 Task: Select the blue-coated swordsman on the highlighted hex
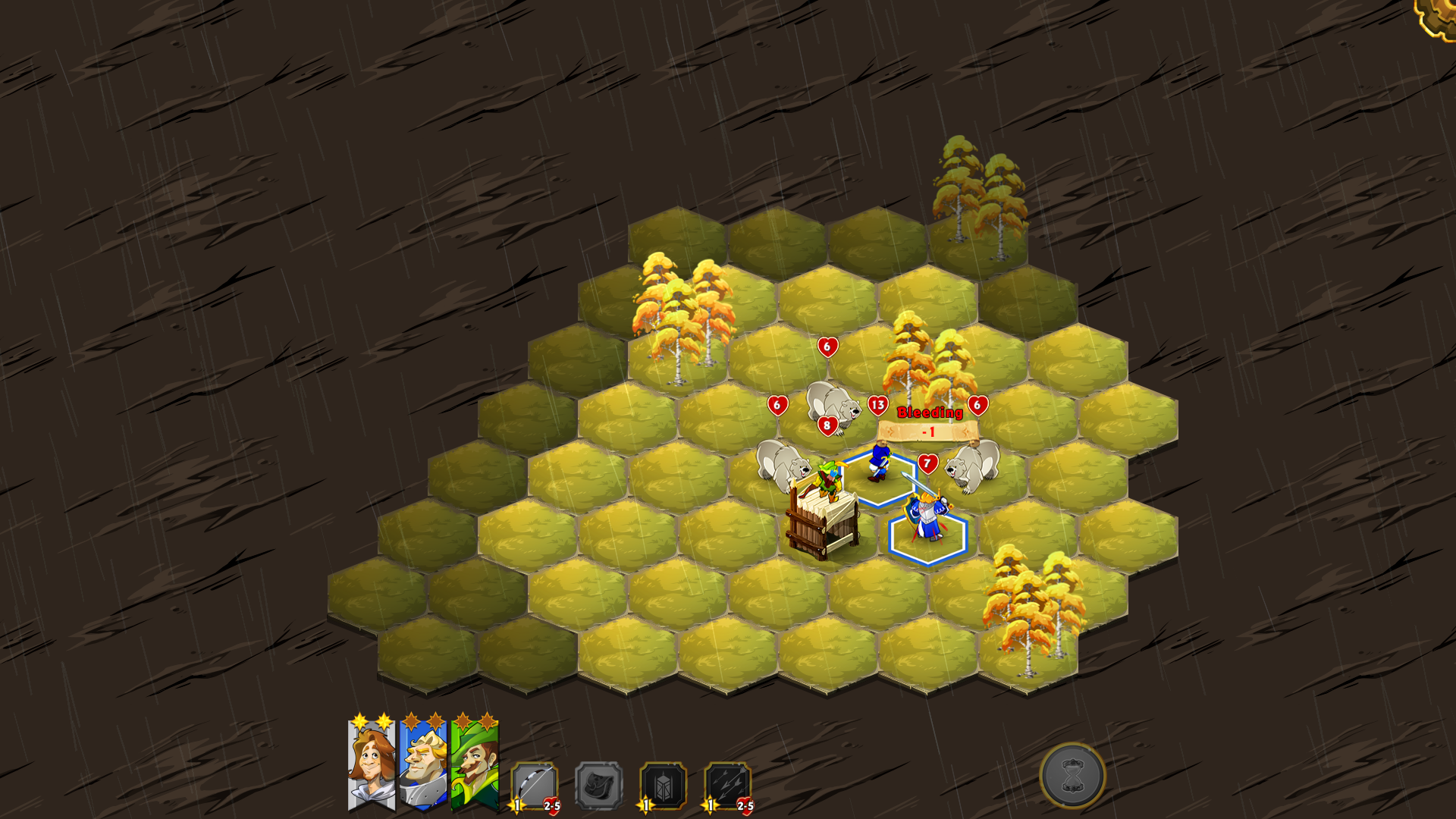pyautogui.click(x=879, y=463)
